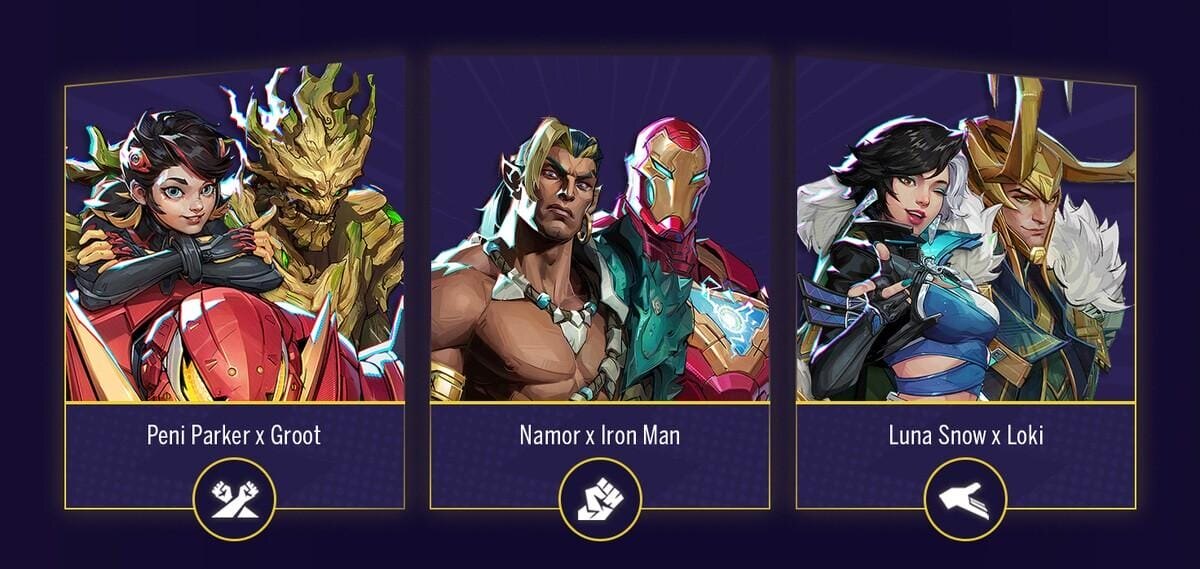Click the crossed arms icon under Peni Parker
1200x569 pixels.
tap(234, 498)
